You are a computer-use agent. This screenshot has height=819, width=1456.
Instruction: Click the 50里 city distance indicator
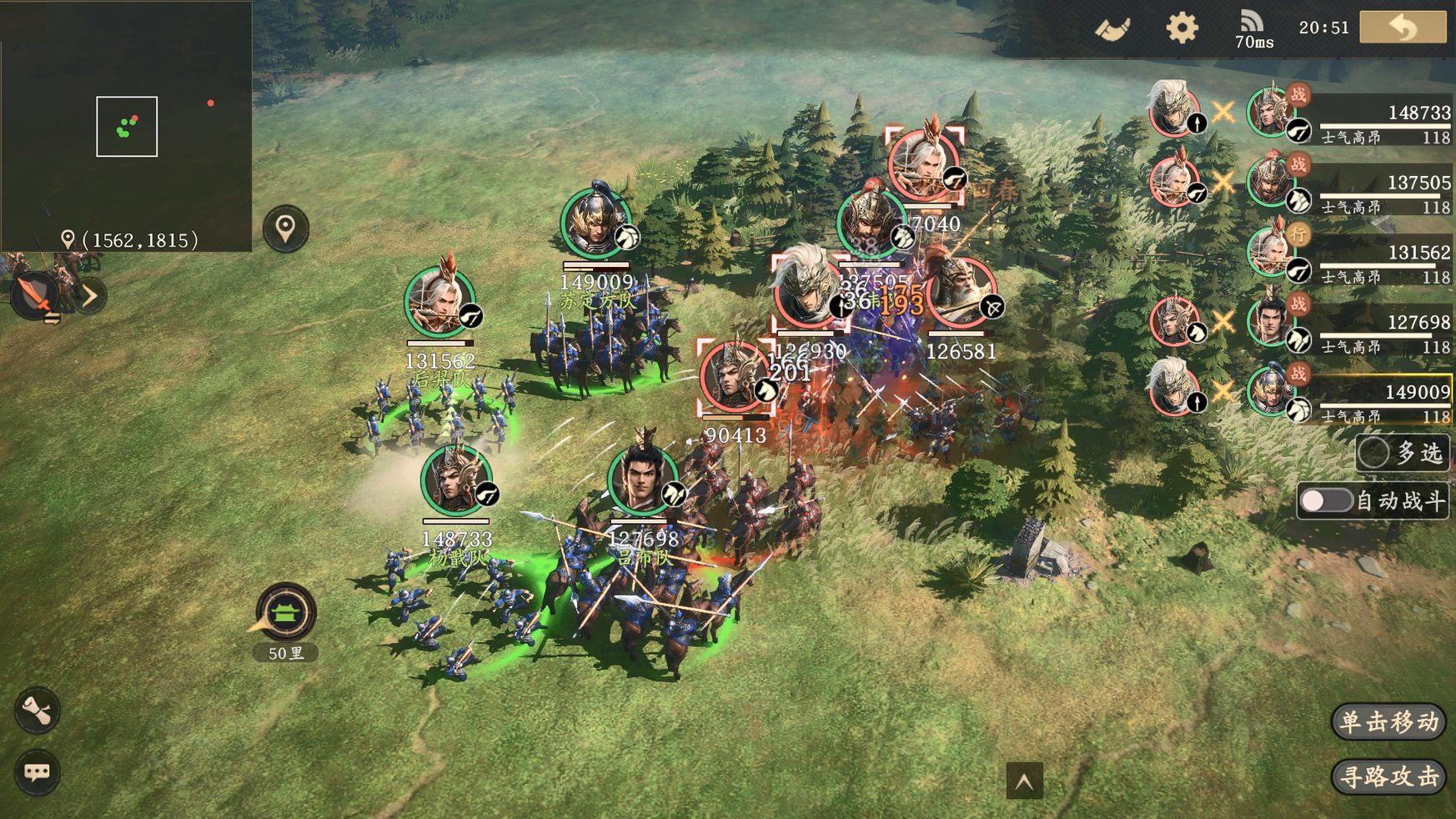point(286,617)
